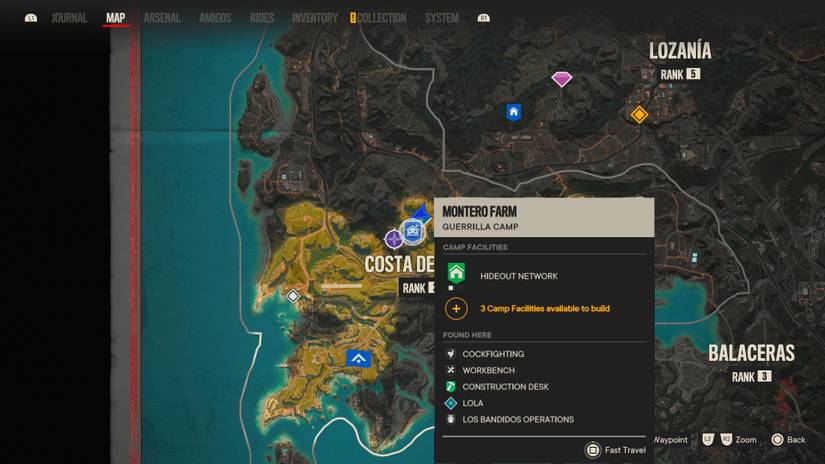825x464 pixels.
Task: Select the blue house hideout marker
Action: click(514, 112)
